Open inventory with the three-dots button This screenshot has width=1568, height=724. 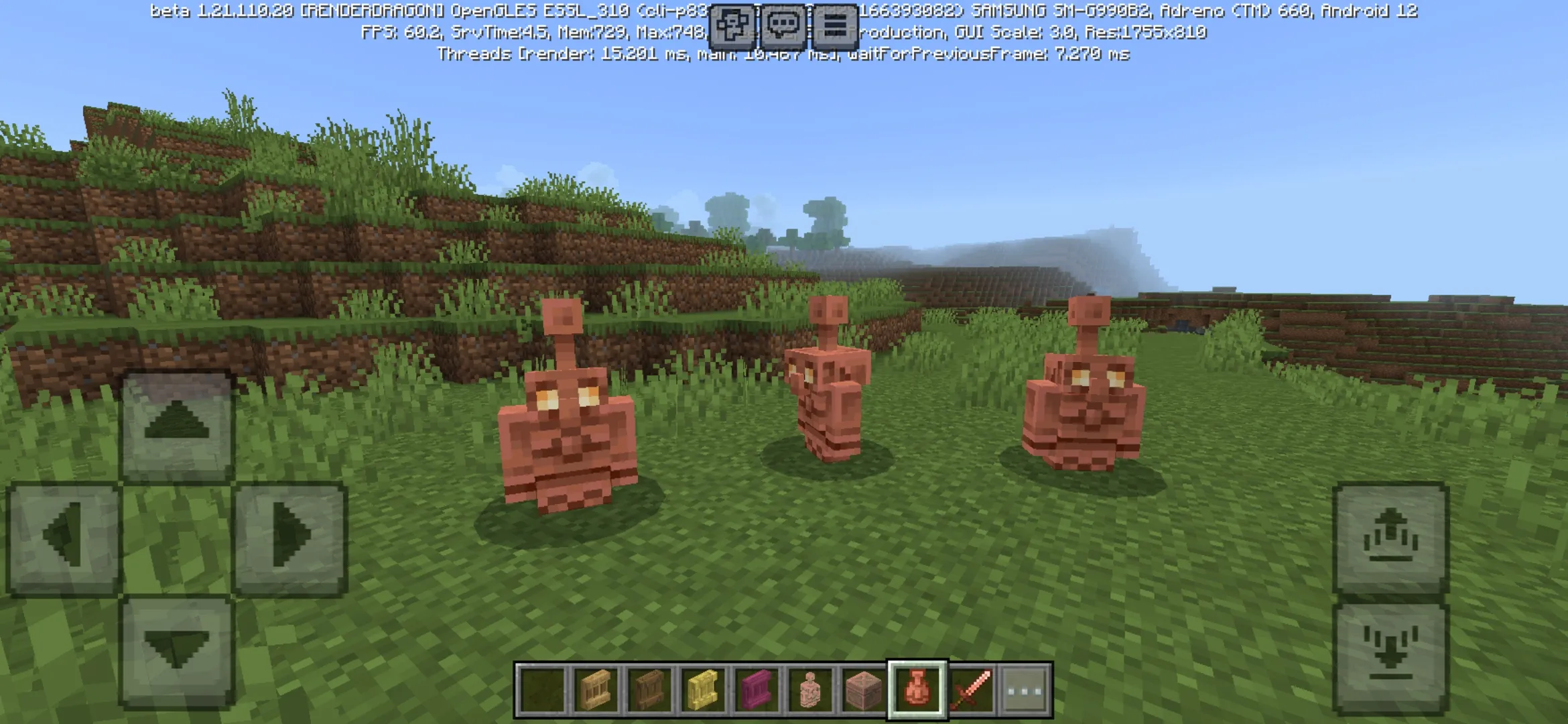click(x=1025, y=690)
